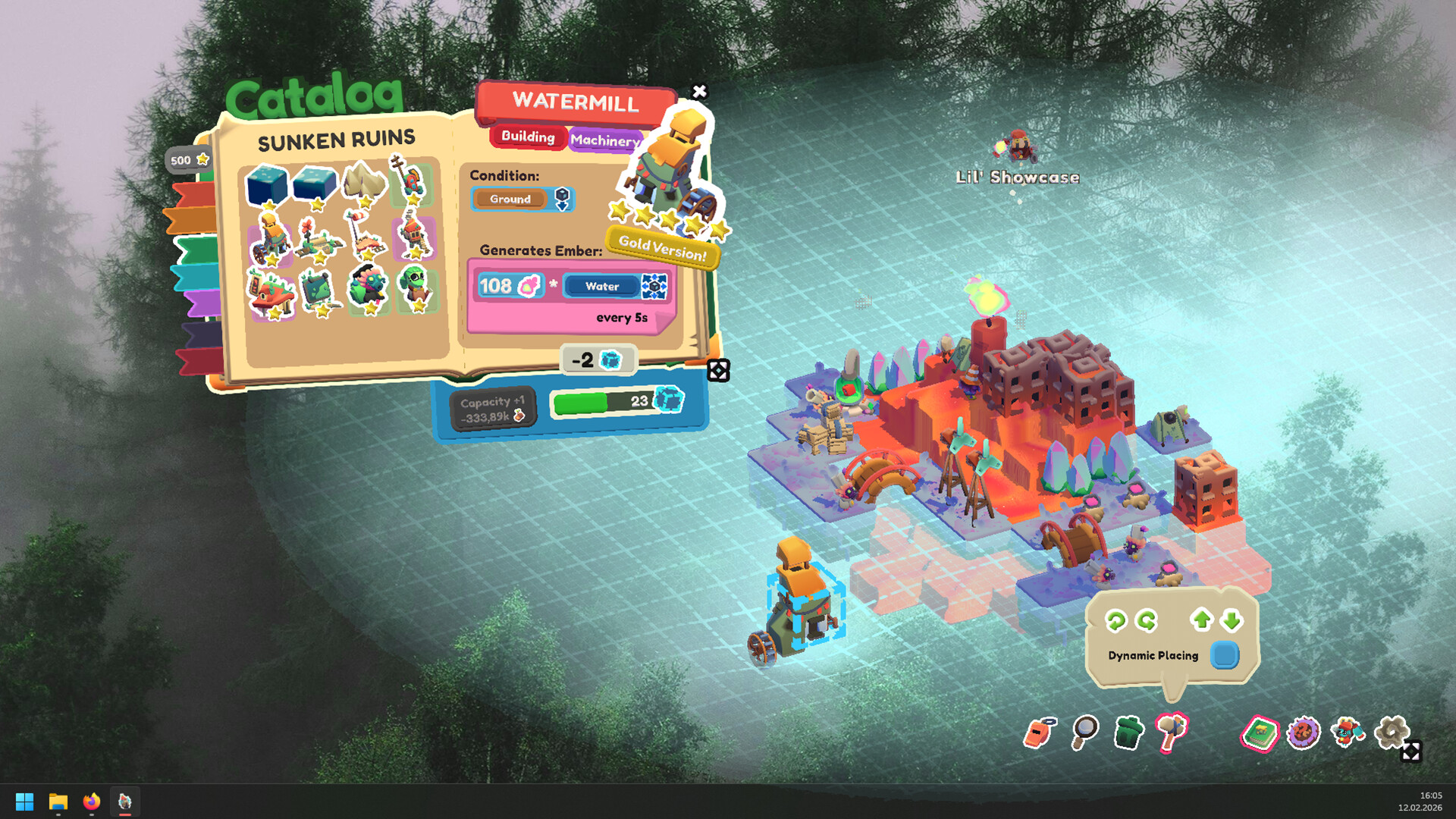Select the green alien creature sticker
The height and width of the screenshot is (819, 1456).
415,287
